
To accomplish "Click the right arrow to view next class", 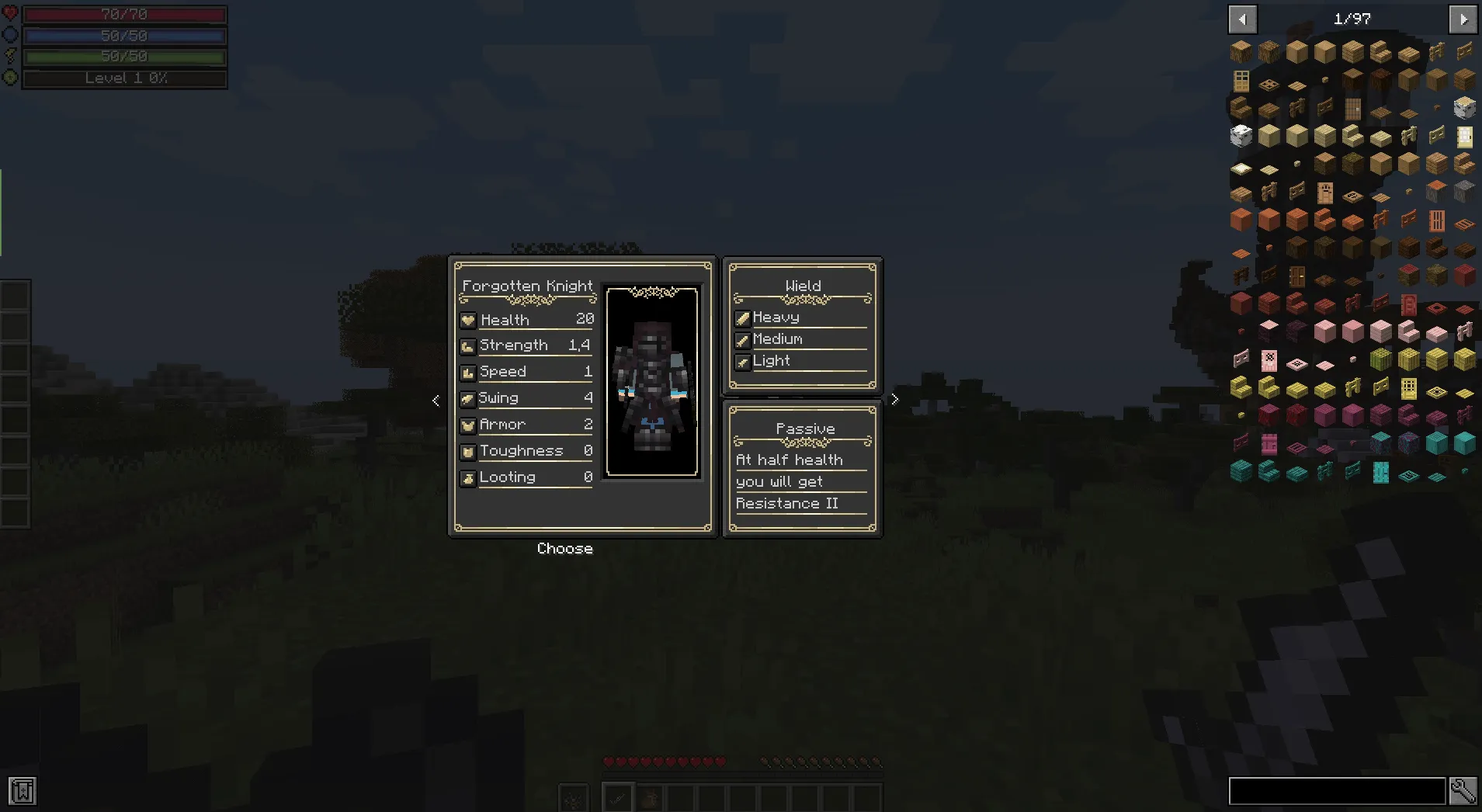I will [894, 399].
